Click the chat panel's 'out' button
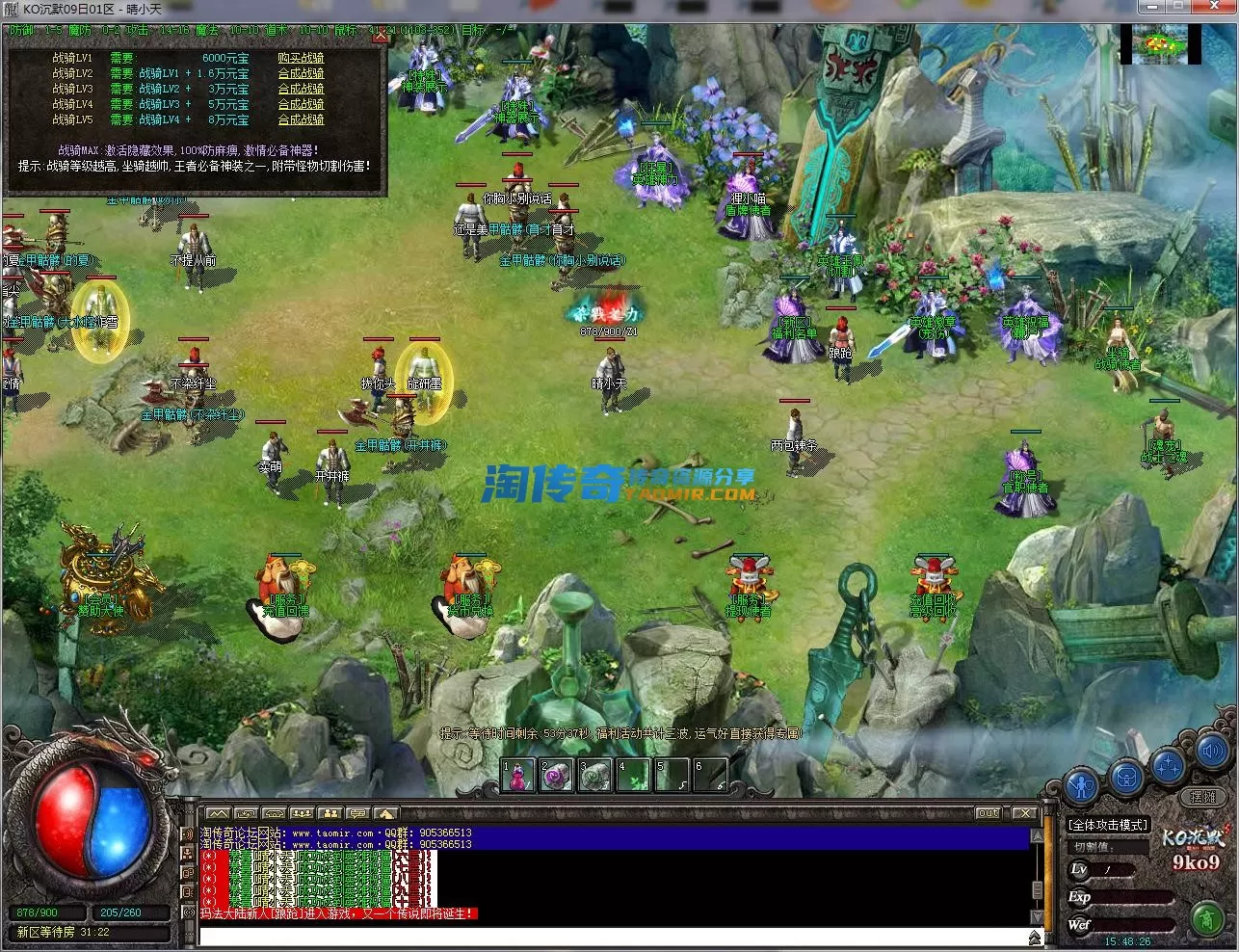Screen dimensions: 1239x952 coord(988,813)
